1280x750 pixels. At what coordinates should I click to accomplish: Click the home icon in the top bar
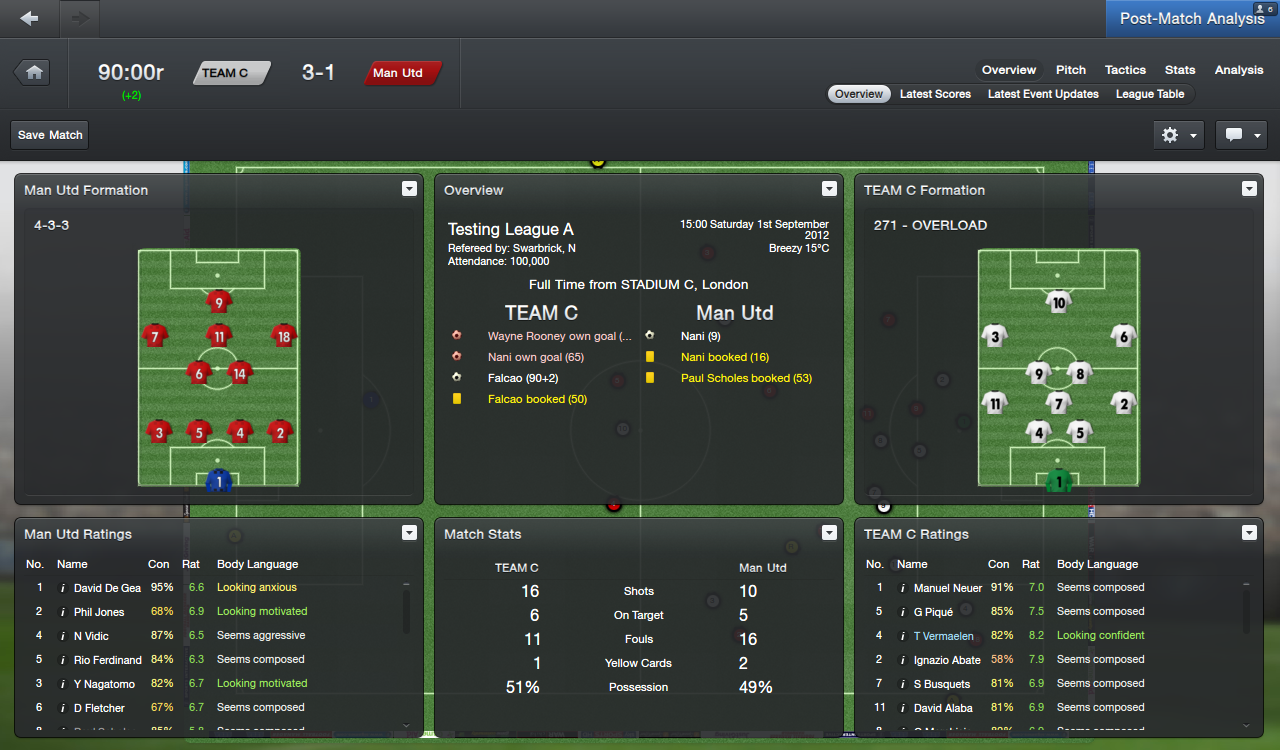(x=32, y=73)
